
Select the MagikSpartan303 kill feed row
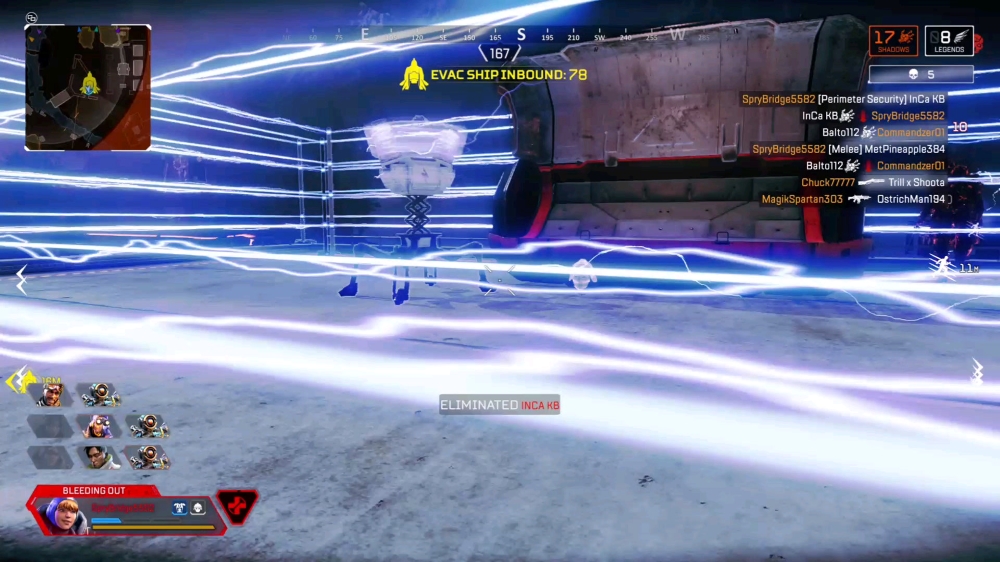click(853, 199)
